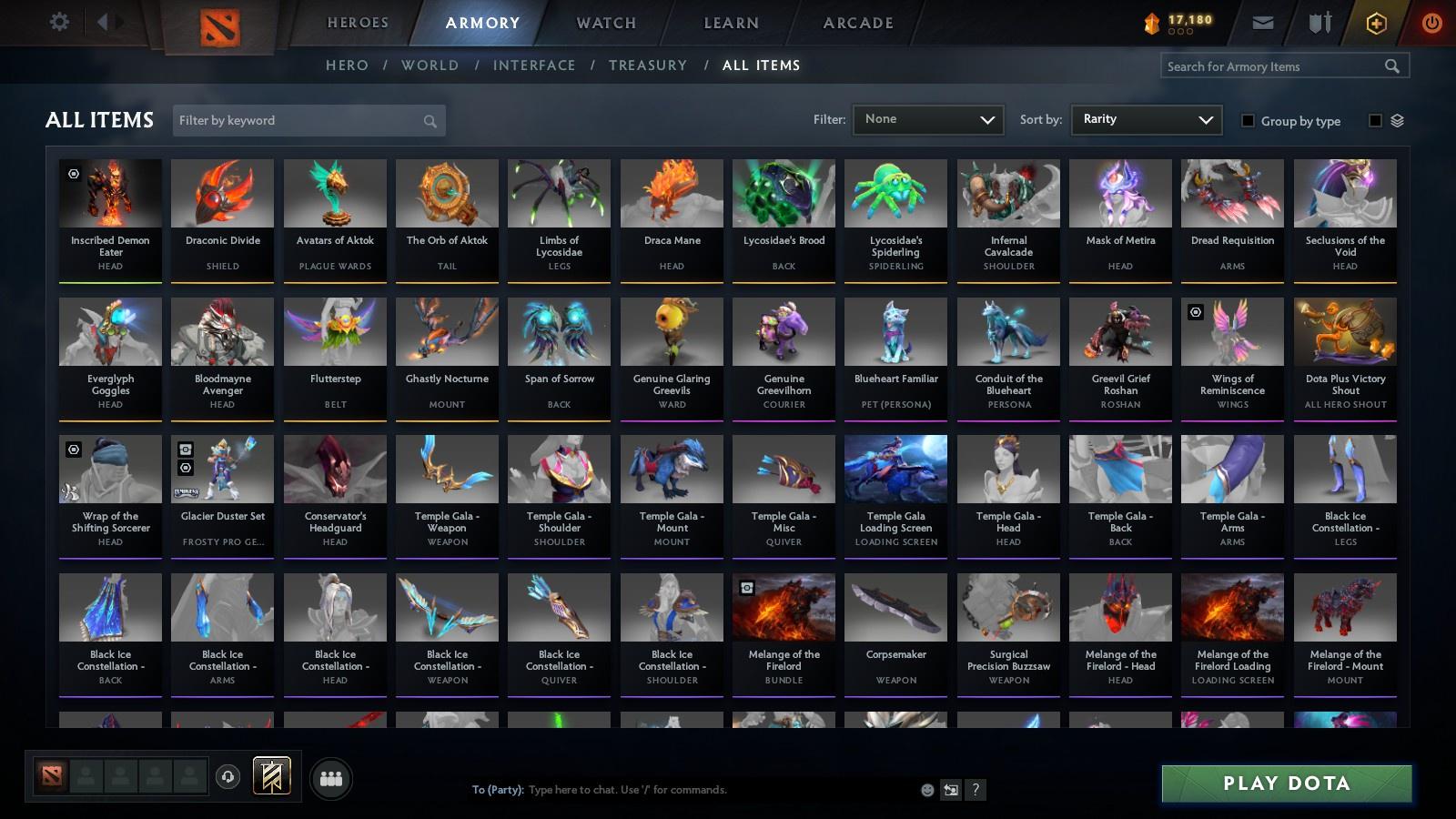Open emoticon picker in chat bar
This screenshot has width=1456, height=819.
[x=925, y=790]
